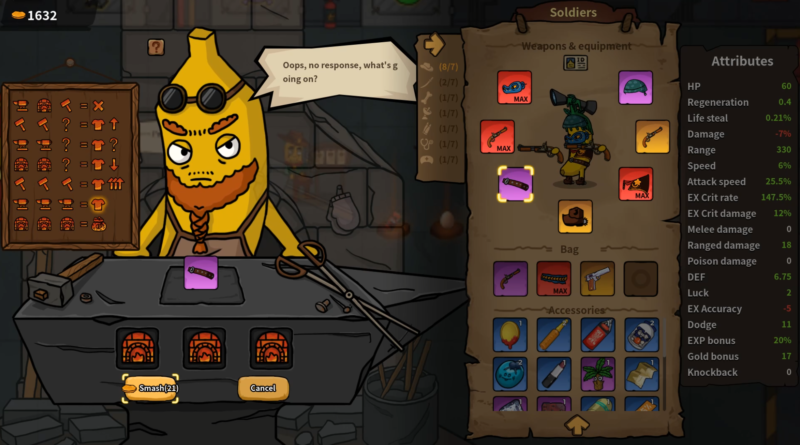Cancel the forging action
Screen dimensions: 800x445
tap(263, 388)
